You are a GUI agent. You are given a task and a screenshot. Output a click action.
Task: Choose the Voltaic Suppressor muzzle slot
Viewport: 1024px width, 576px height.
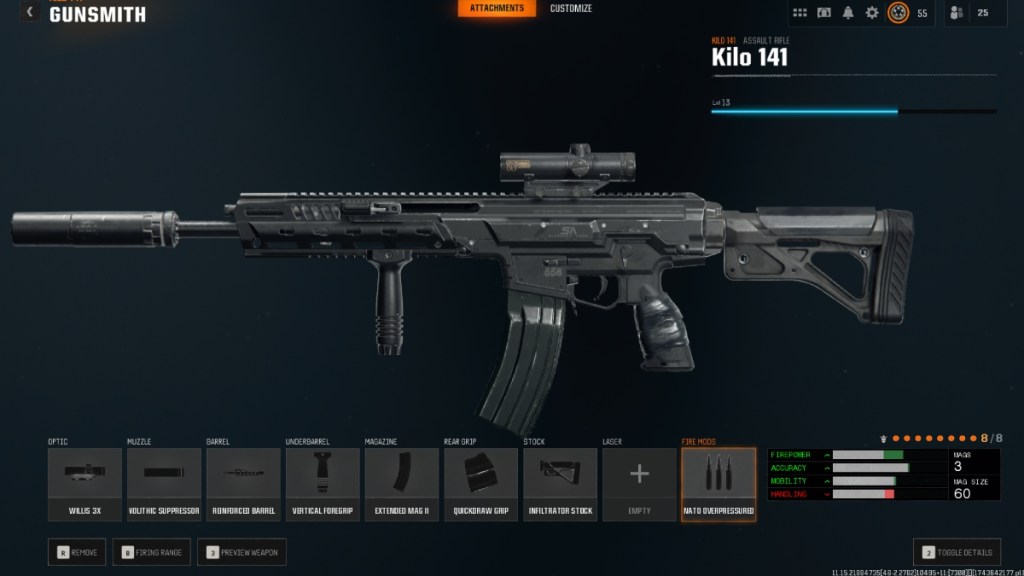[164, 484]
